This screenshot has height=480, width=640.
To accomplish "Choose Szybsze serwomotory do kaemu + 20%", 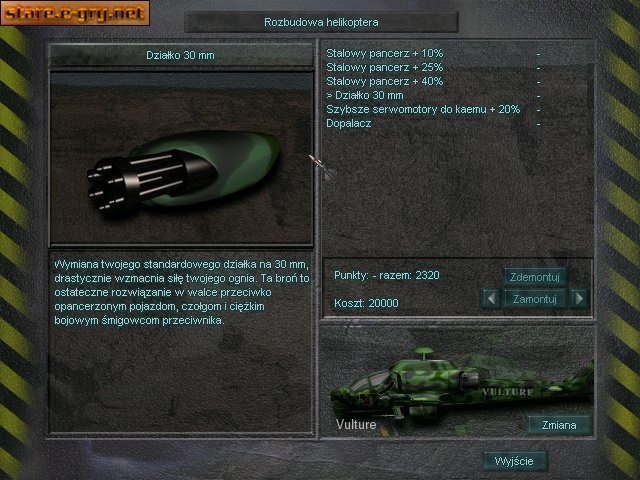I will coord(423,109).
